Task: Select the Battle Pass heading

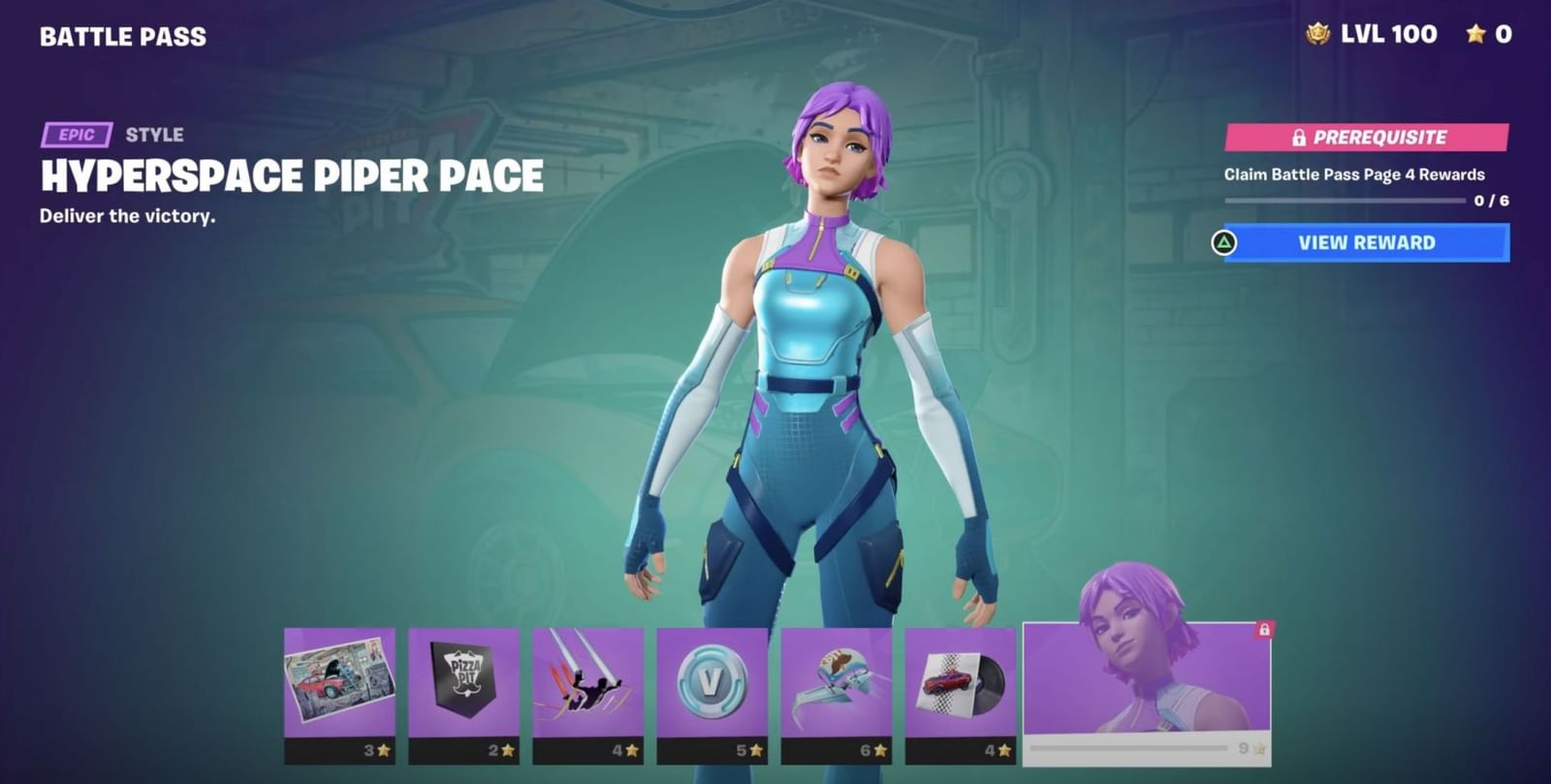Action: (121, 37)
